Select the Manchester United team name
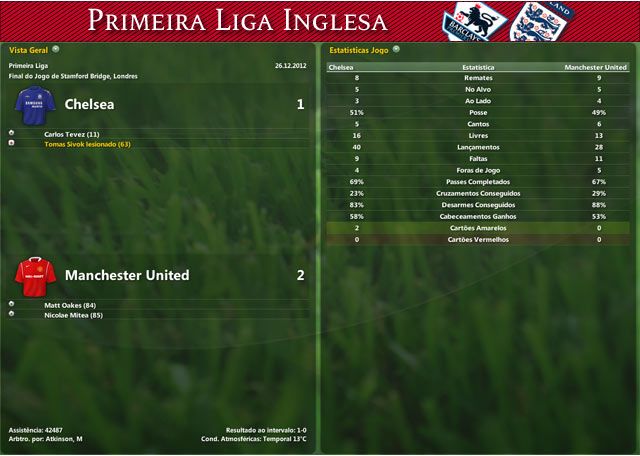The height and width of the screenshot is (456, 640). pyautogui.click(x=126, y=275)
